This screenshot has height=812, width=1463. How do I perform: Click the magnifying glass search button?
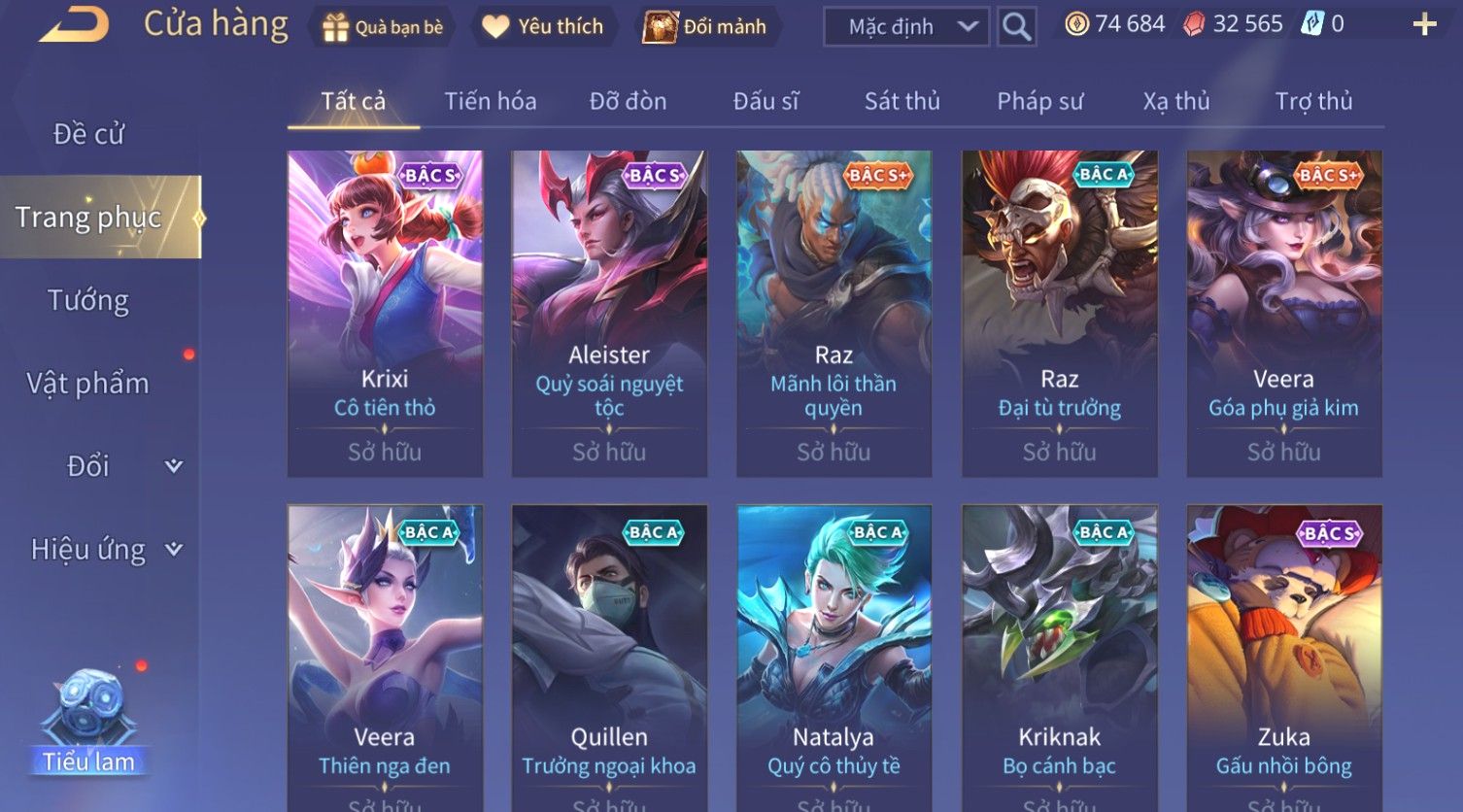(x=1016, y=27)
